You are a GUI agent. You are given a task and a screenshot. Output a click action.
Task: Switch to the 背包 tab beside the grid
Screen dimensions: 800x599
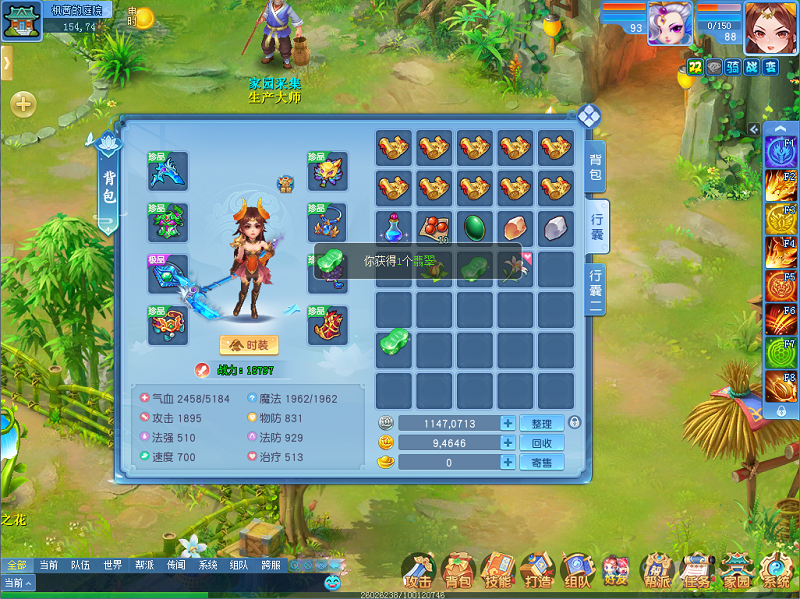tap(596, 167)
